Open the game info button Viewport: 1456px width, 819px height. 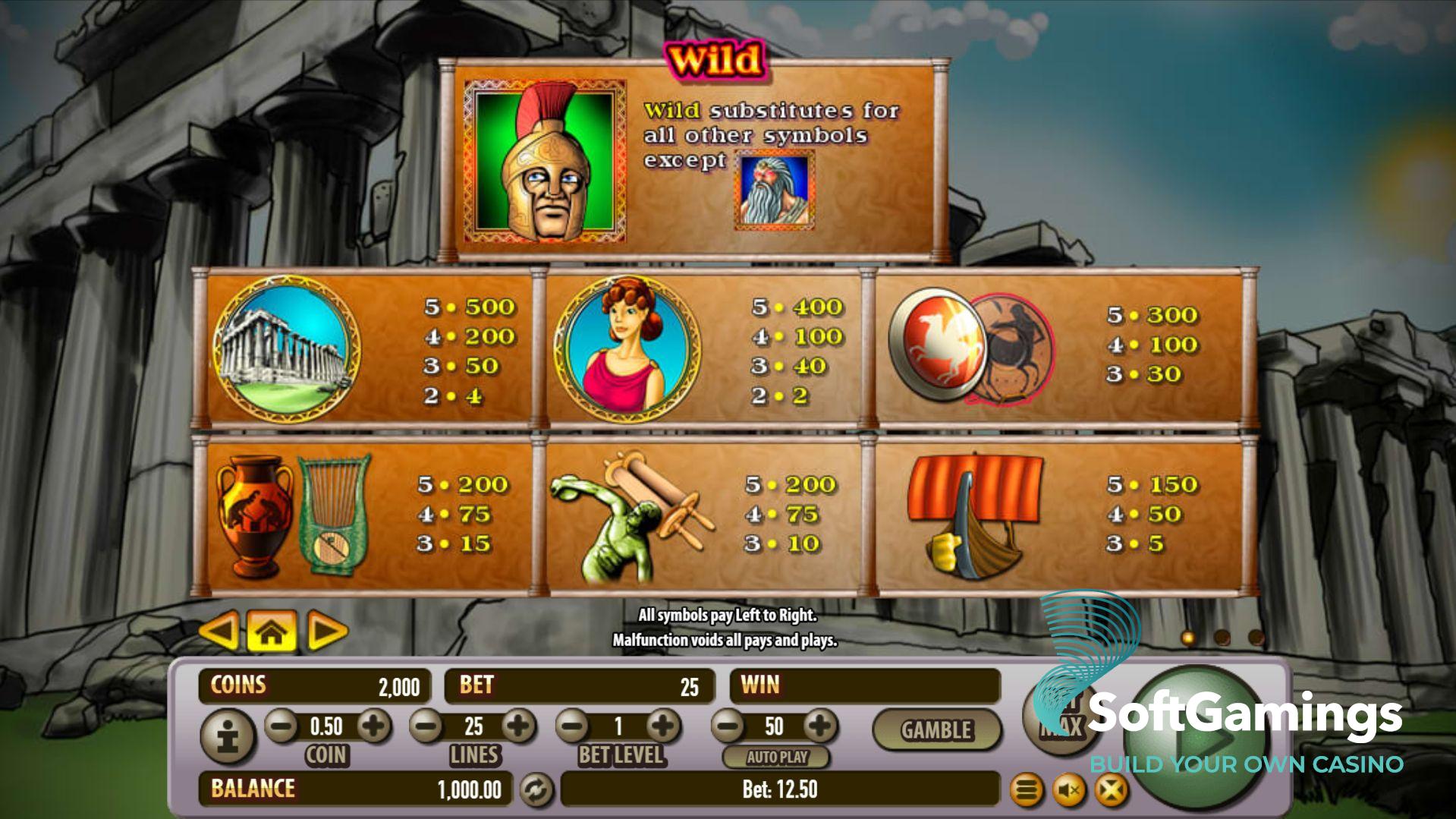[x=228, y=736]
